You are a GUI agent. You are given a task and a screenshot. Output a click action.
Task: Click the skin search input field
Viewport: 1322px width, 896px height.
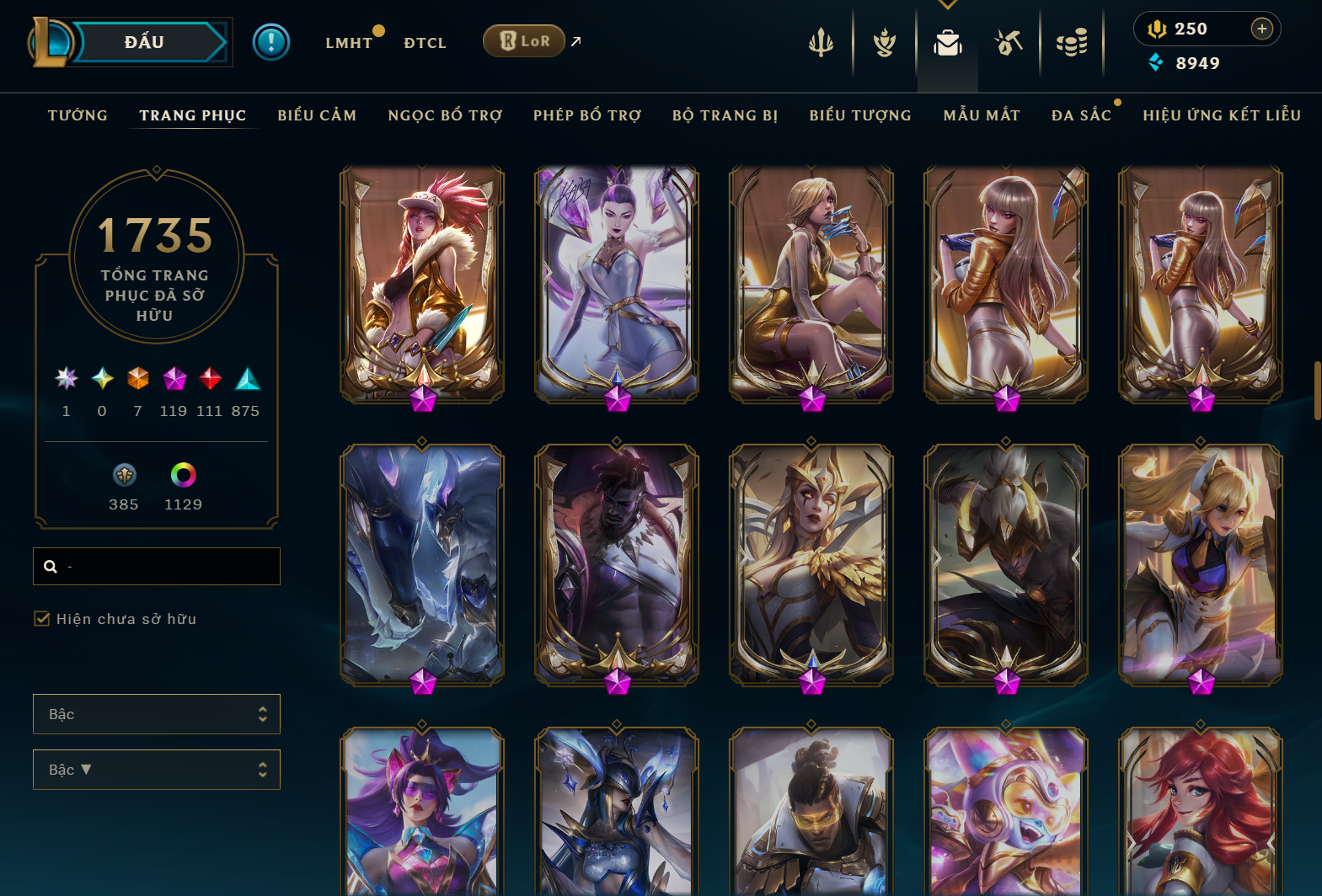pos(156,566)
